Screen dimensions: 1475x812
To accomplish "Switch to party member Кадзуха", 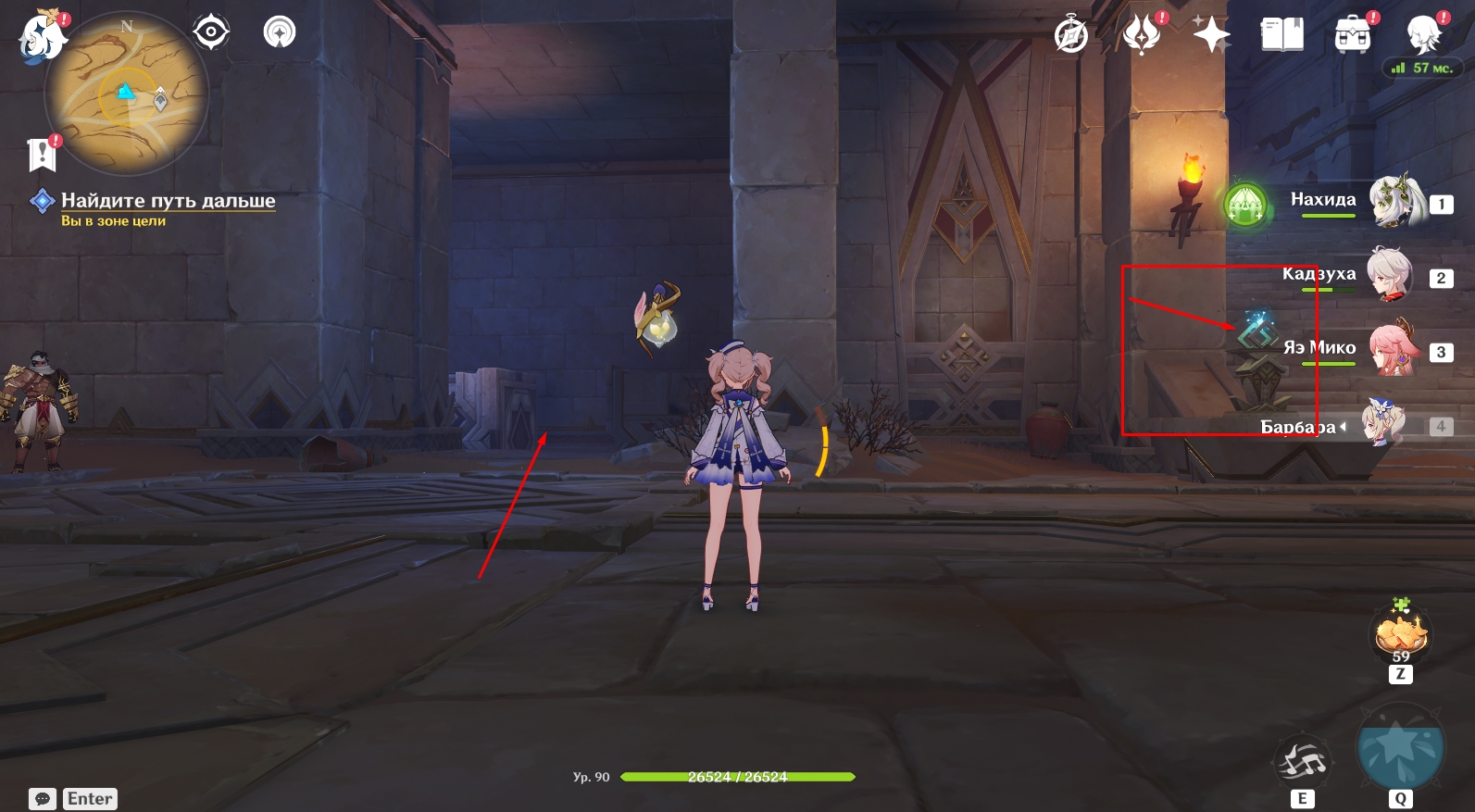I will [1391, 275].
